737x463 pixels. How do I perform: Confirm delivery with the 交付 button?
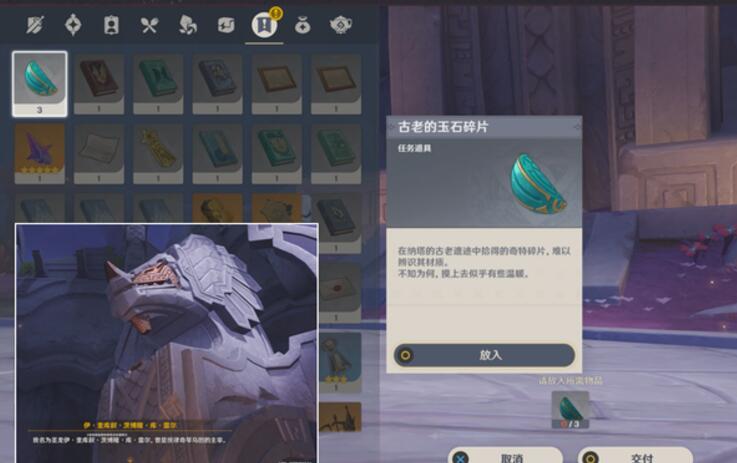[641, 456]
